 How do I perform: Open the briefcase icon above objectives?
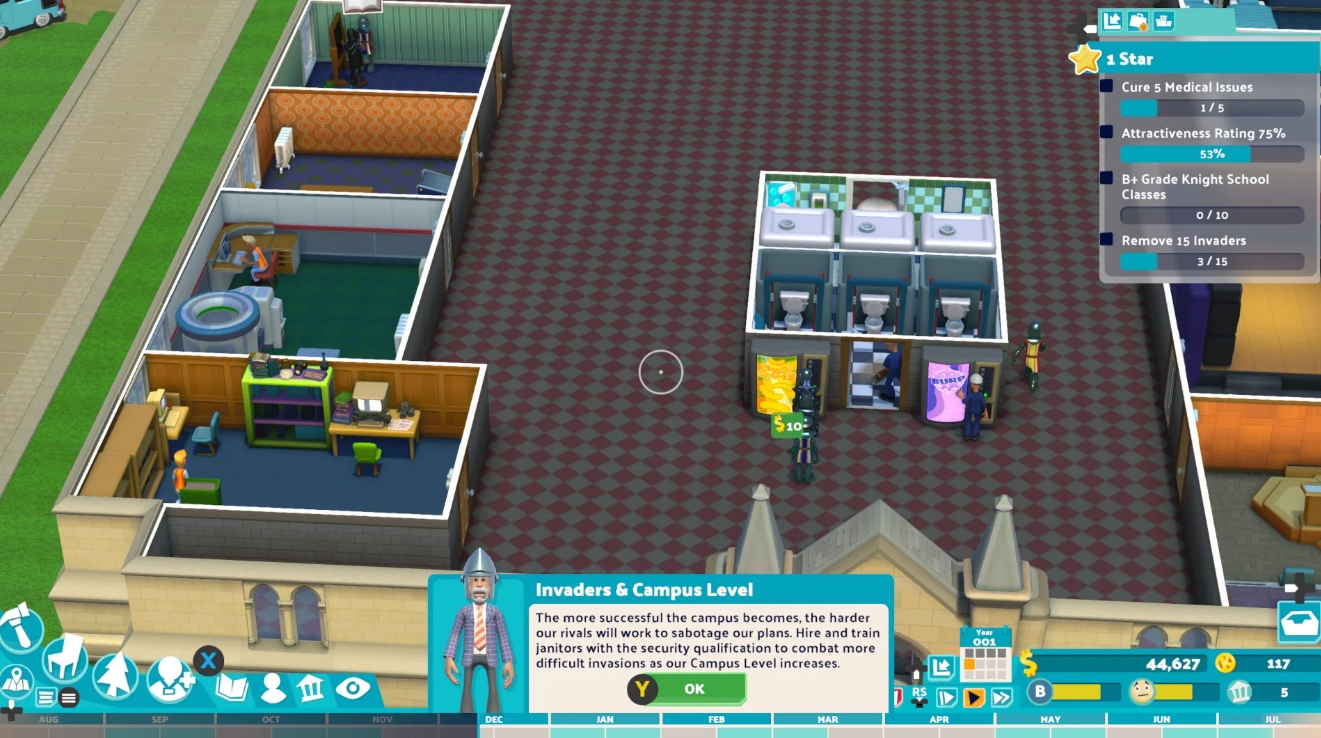pyautogui.click(x=1138, y=20)
